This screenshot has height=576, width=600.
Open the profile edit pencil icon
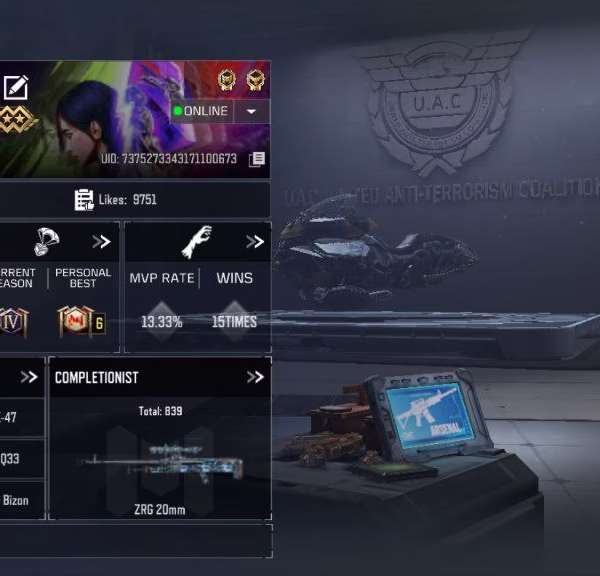15,87
